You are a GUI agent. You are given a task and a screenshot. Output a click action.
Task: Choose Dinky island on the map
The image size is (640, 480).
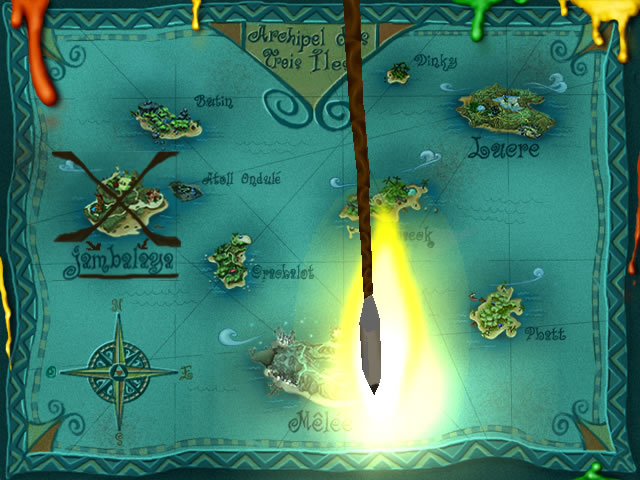click(x=400, y=73)
